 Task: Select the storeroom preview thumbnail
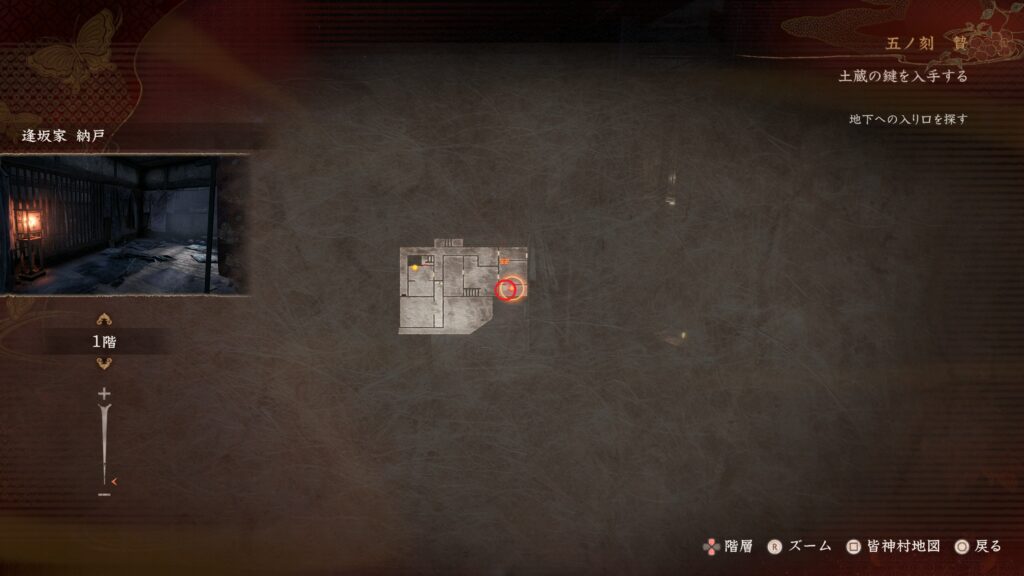(x=123, y=224)
